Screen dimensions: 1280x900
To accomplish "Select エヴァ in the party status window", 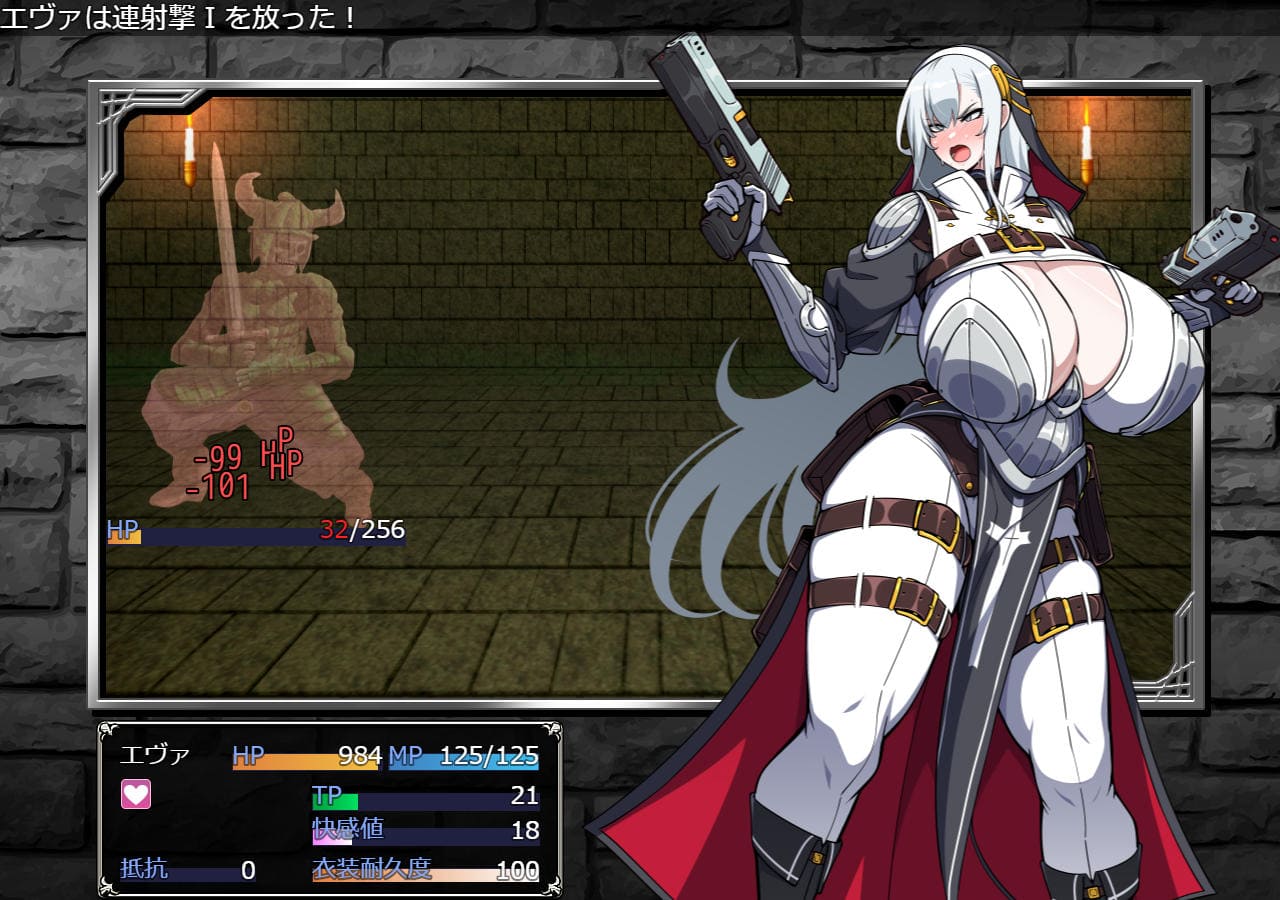I will [155, 755].
